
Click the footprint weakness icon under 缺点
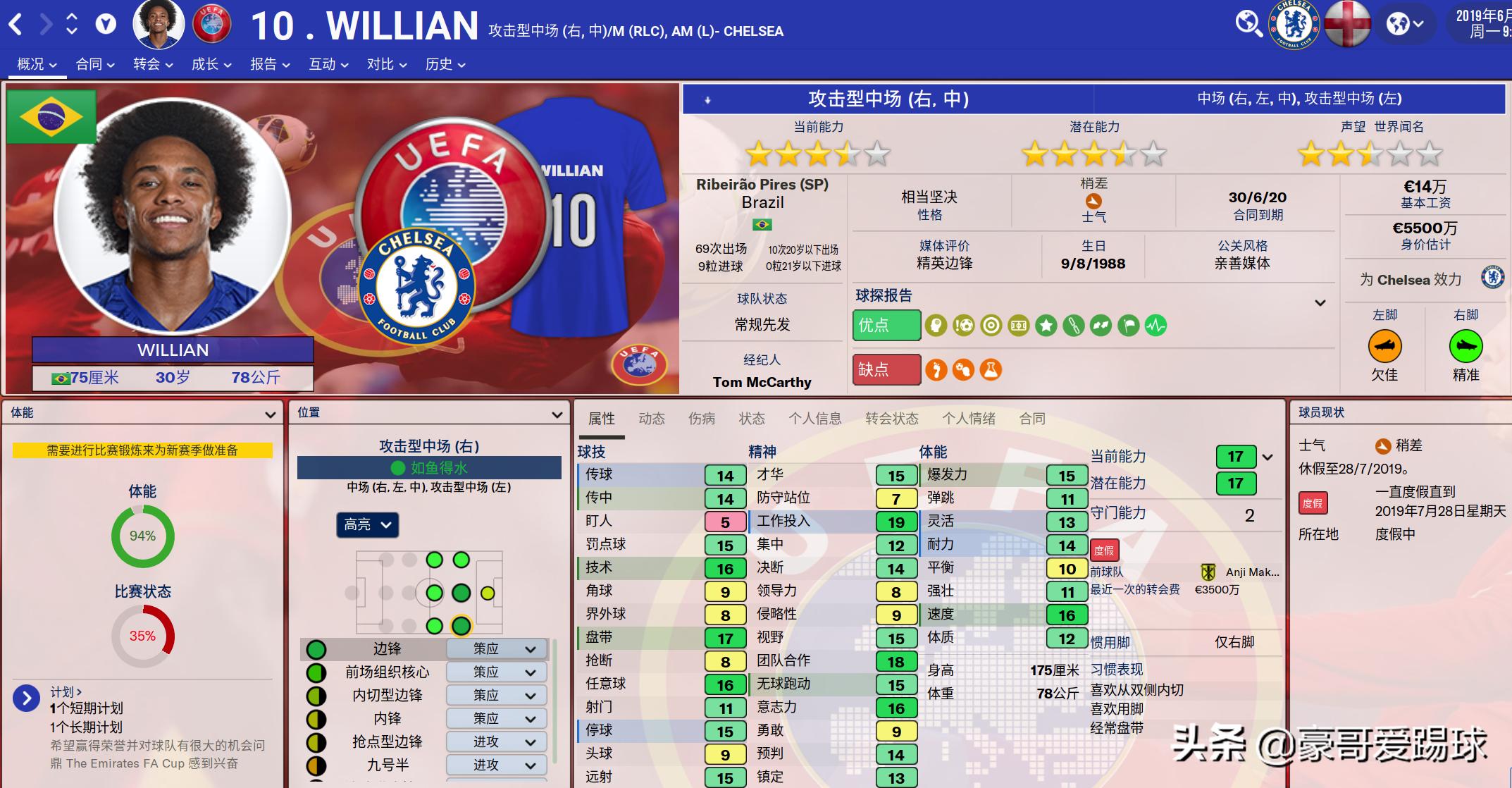(x=937, y=369)
